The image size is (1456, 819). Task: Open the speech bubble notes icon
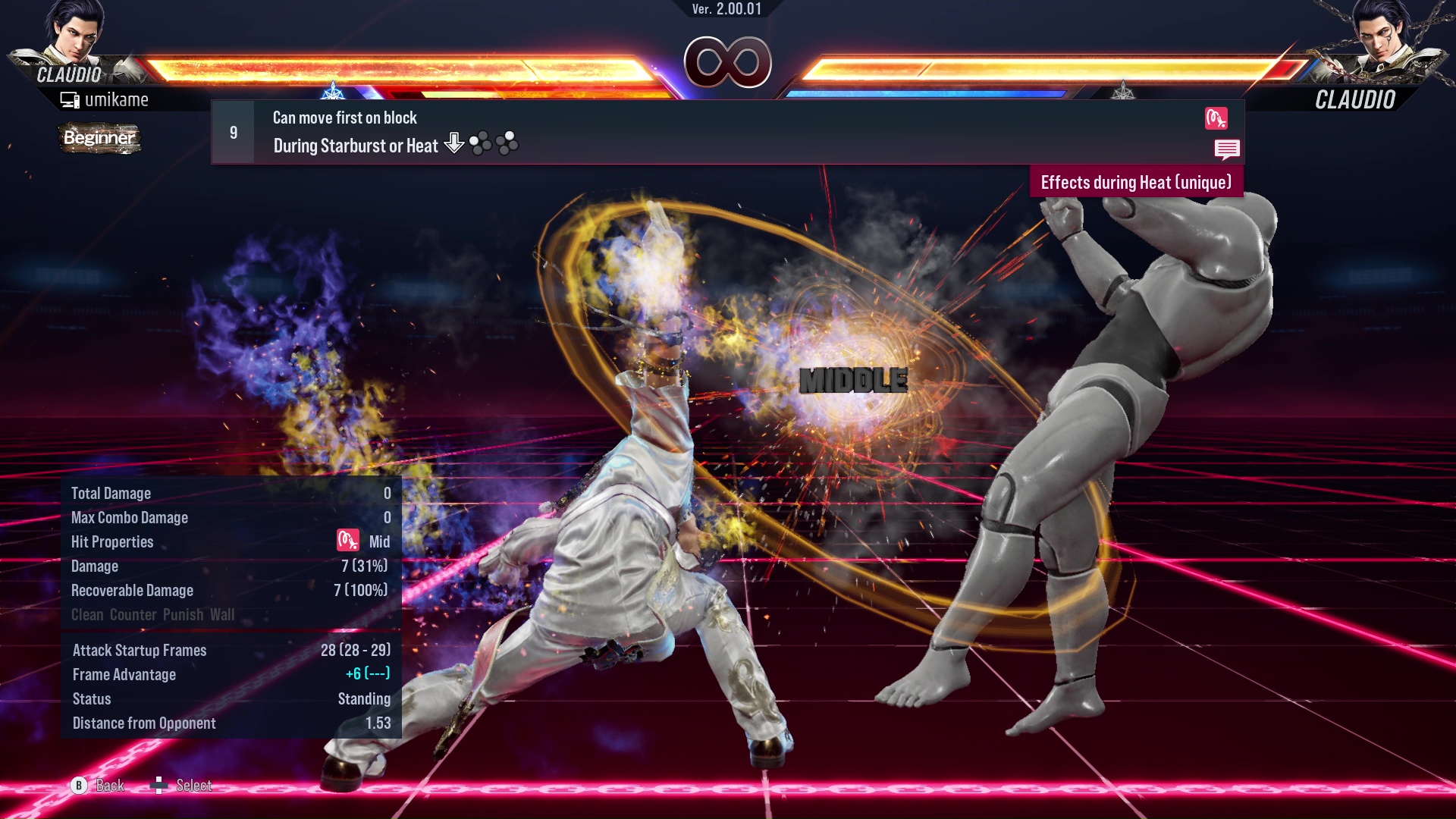tap(1226, 149)
